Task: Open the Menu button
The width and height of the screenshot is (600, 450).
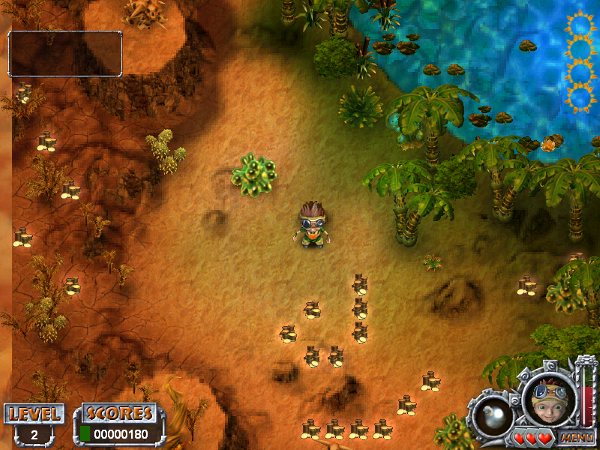Action: click(x=573, y=437)
